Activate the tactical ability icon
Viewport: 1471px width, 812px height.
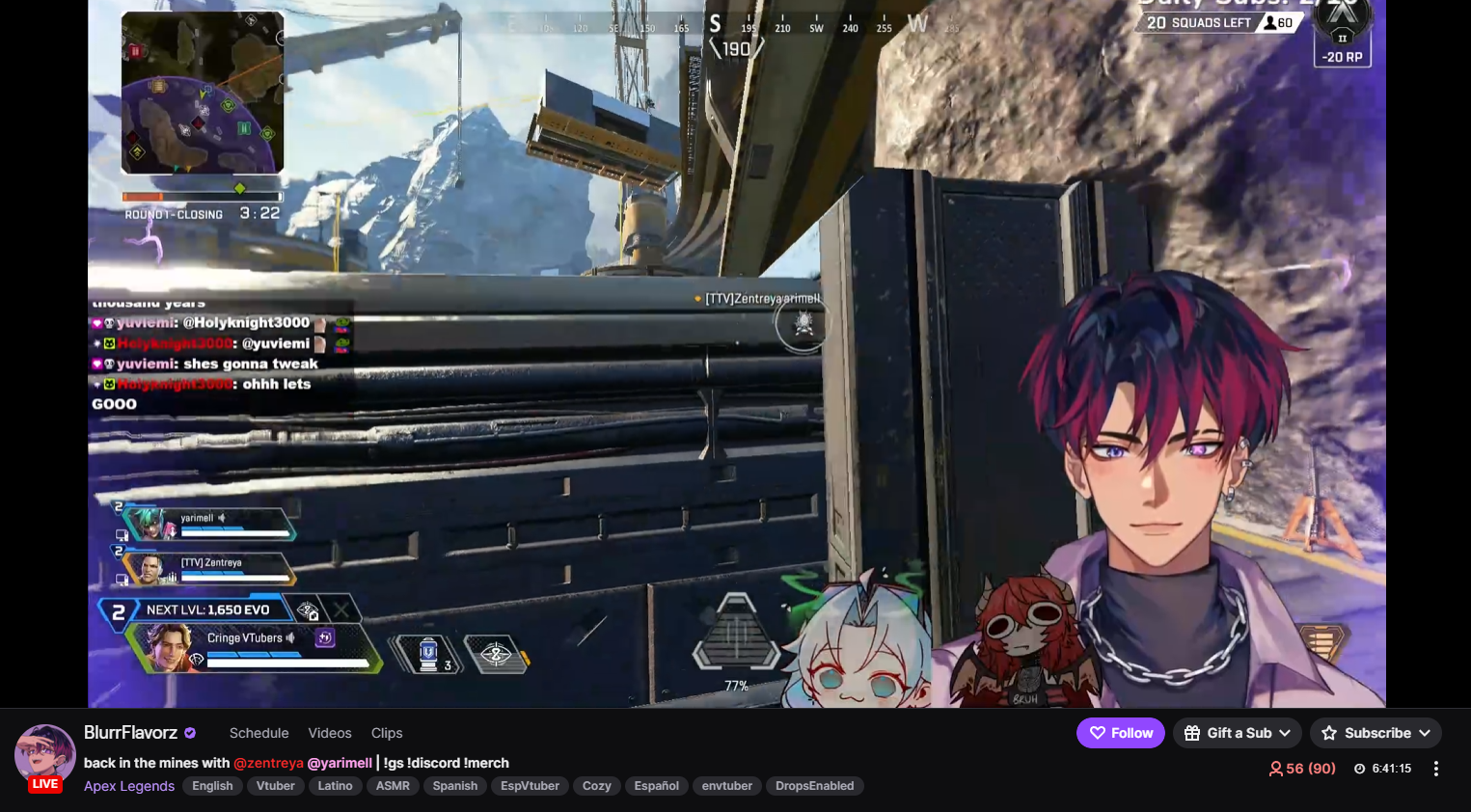[496, 655]
